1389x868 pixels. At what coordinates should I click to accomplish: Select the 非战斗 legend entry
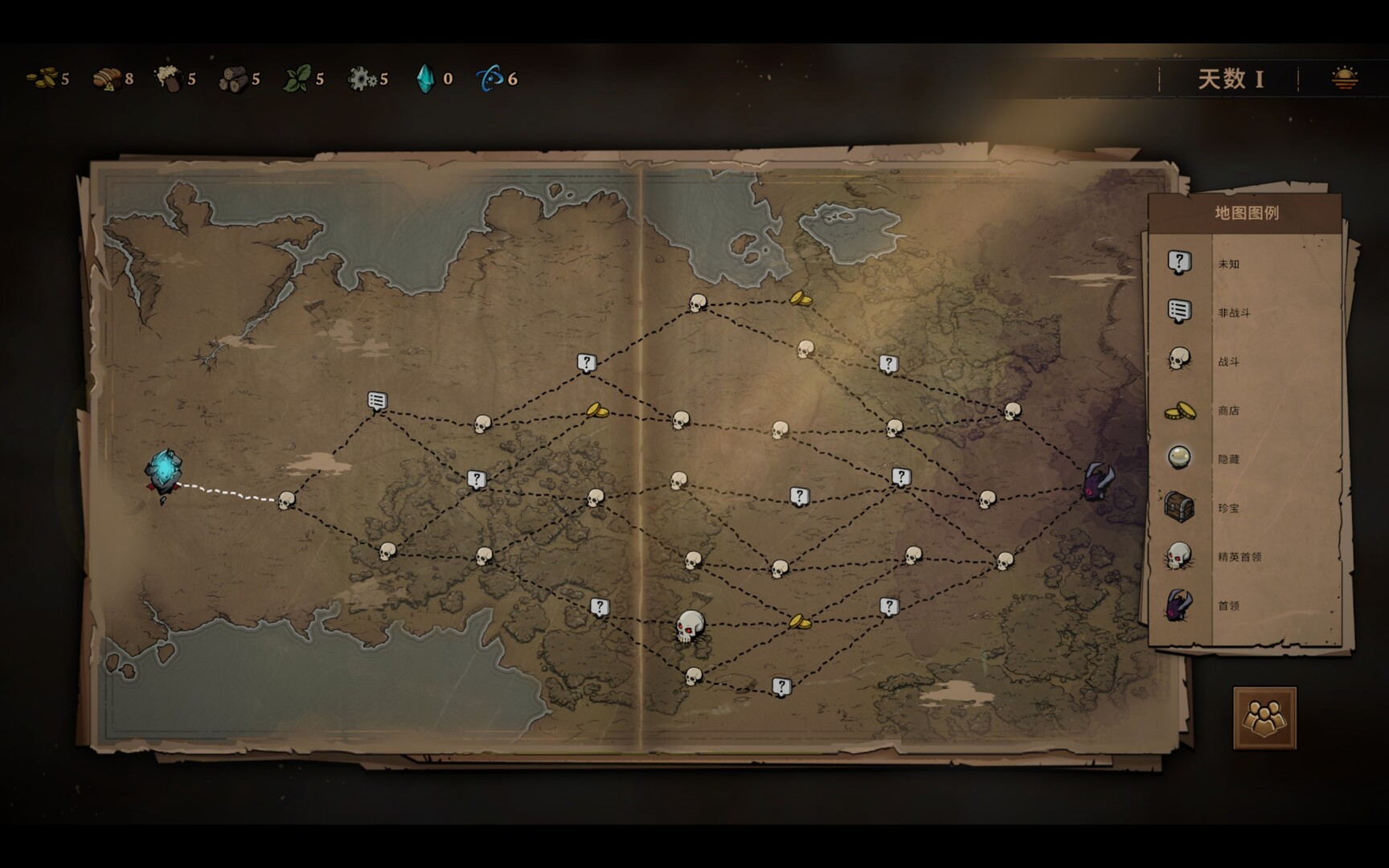(x=1233, y=313)
